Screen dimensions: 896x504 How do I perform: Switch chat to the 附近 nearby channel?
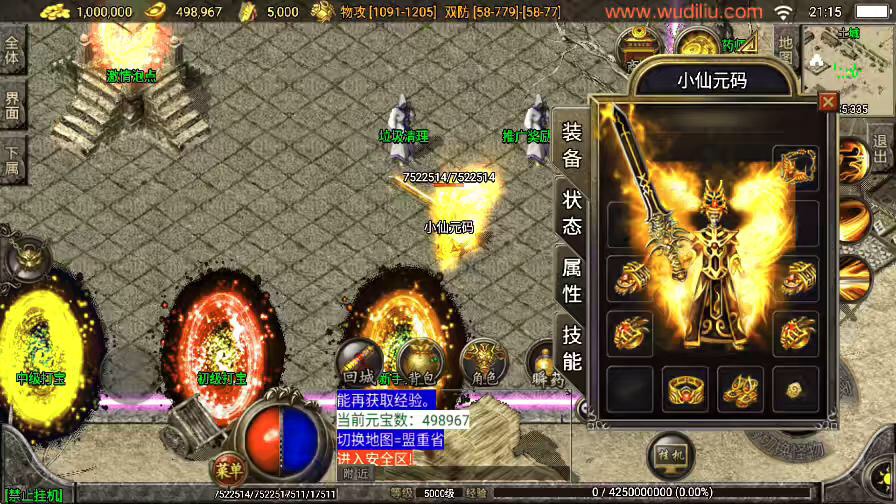coord(356,474)
